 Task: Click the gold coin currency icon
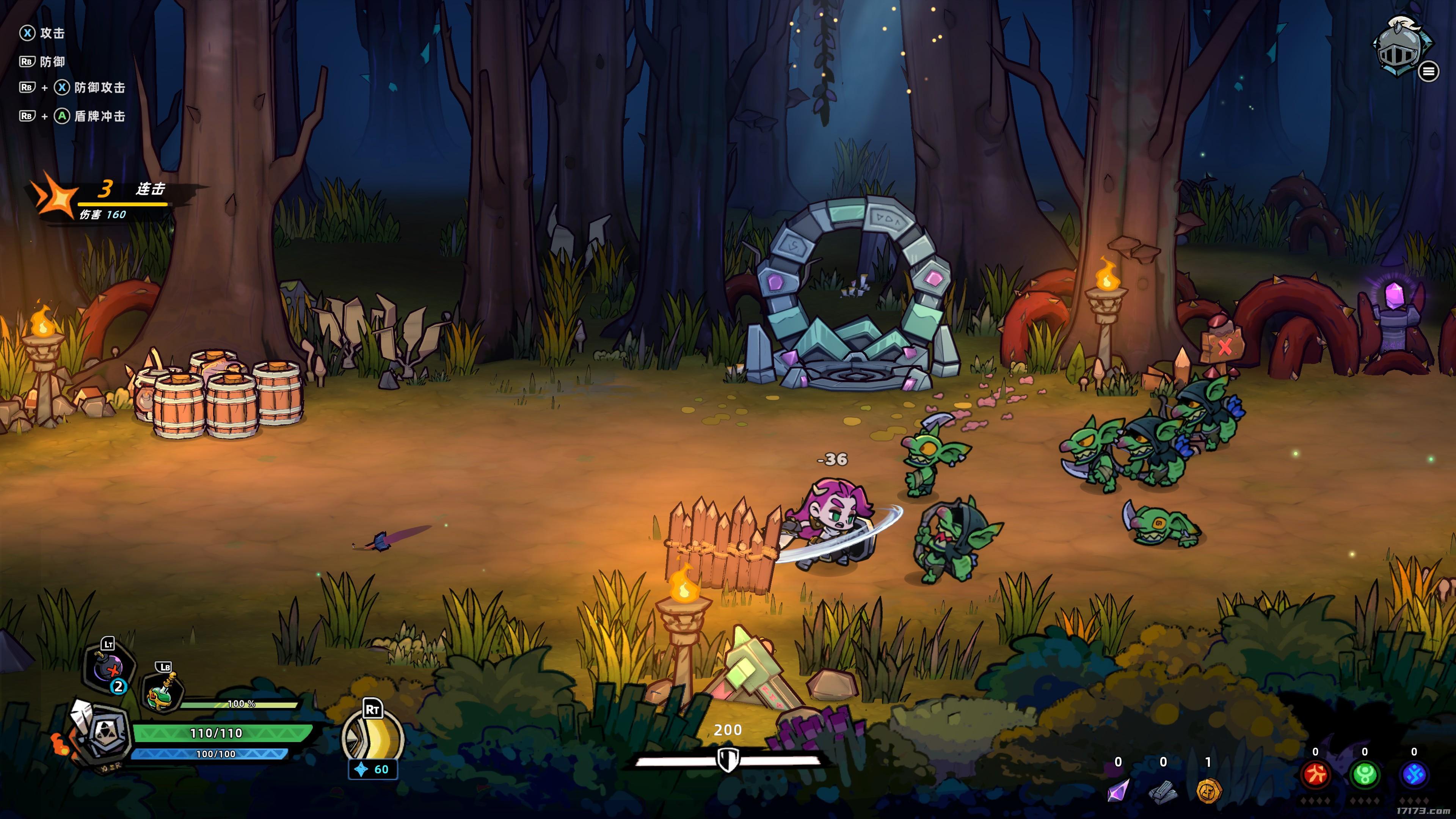[1208, 789]
